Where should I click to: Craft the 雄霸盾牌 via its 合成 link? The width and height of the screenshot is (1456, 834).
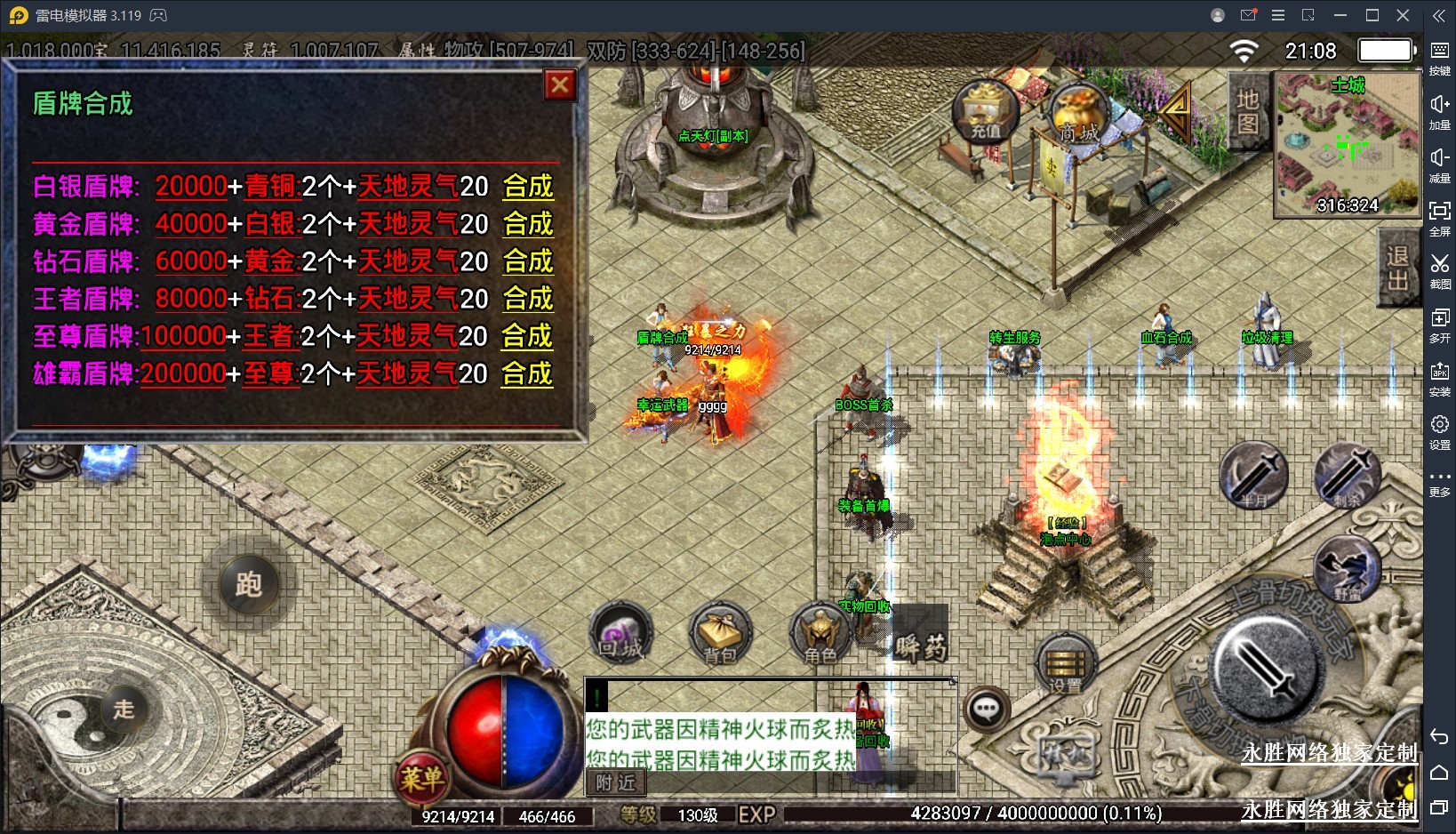pos(527,373)
